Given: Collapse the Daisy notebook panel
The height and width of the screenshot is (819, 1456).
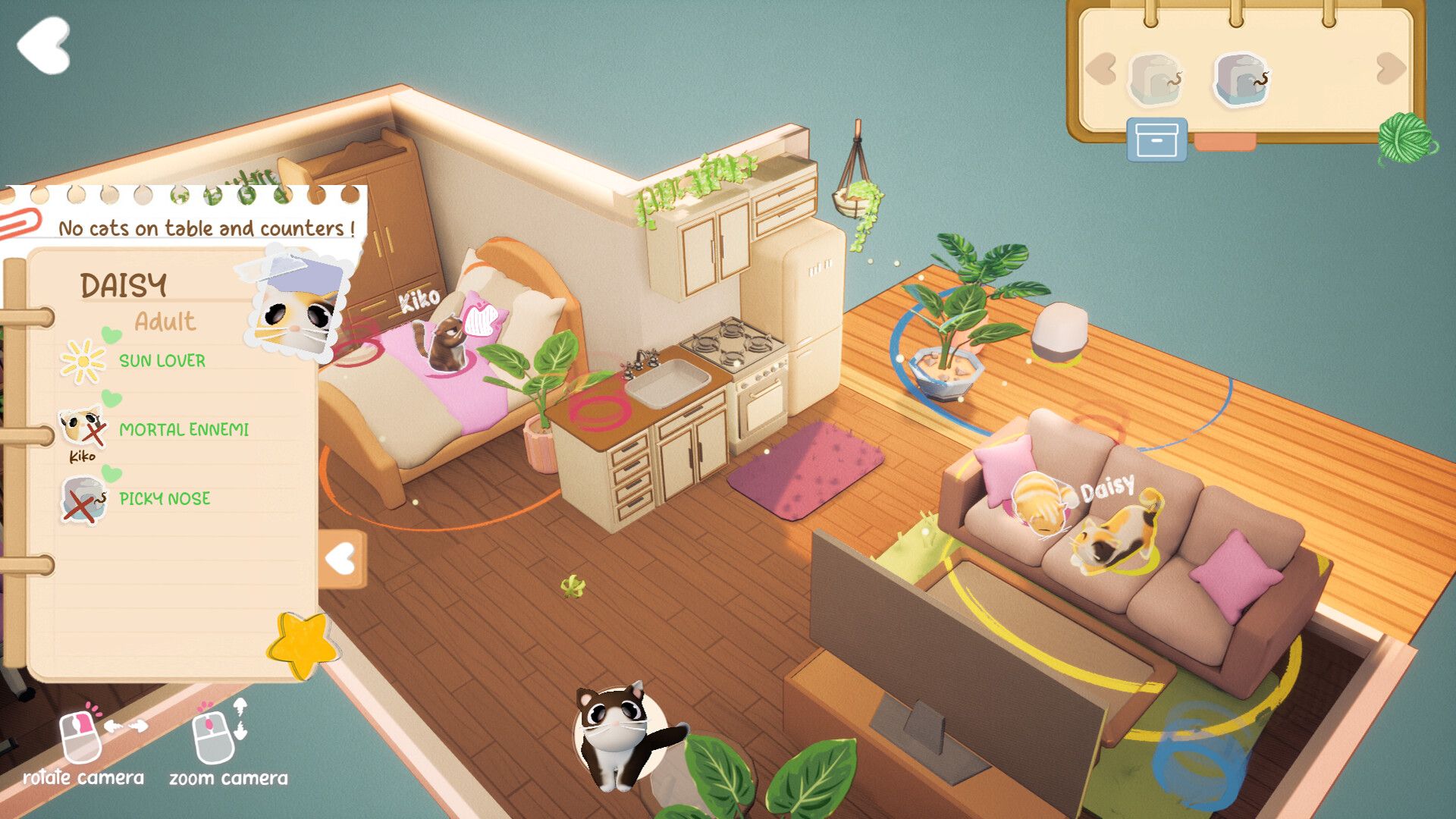Looking at the screenshot, I should click(x=343, y=560).
